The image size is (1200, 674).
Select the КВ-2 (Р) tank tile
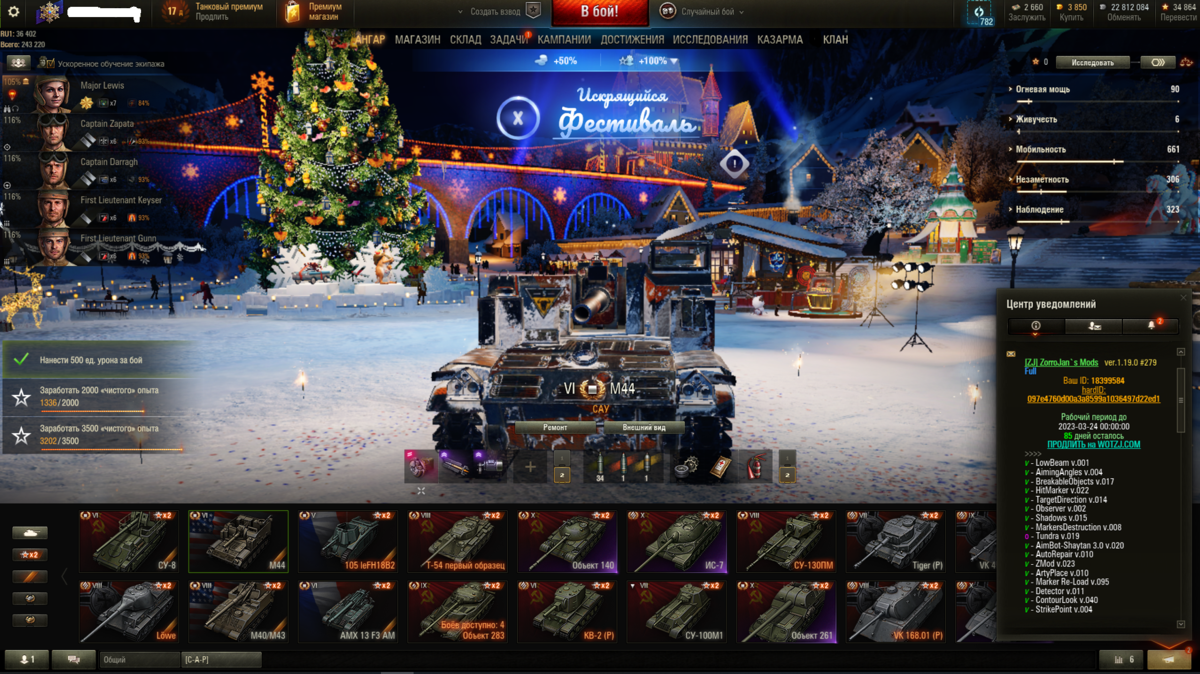click(x=567, y=611)
